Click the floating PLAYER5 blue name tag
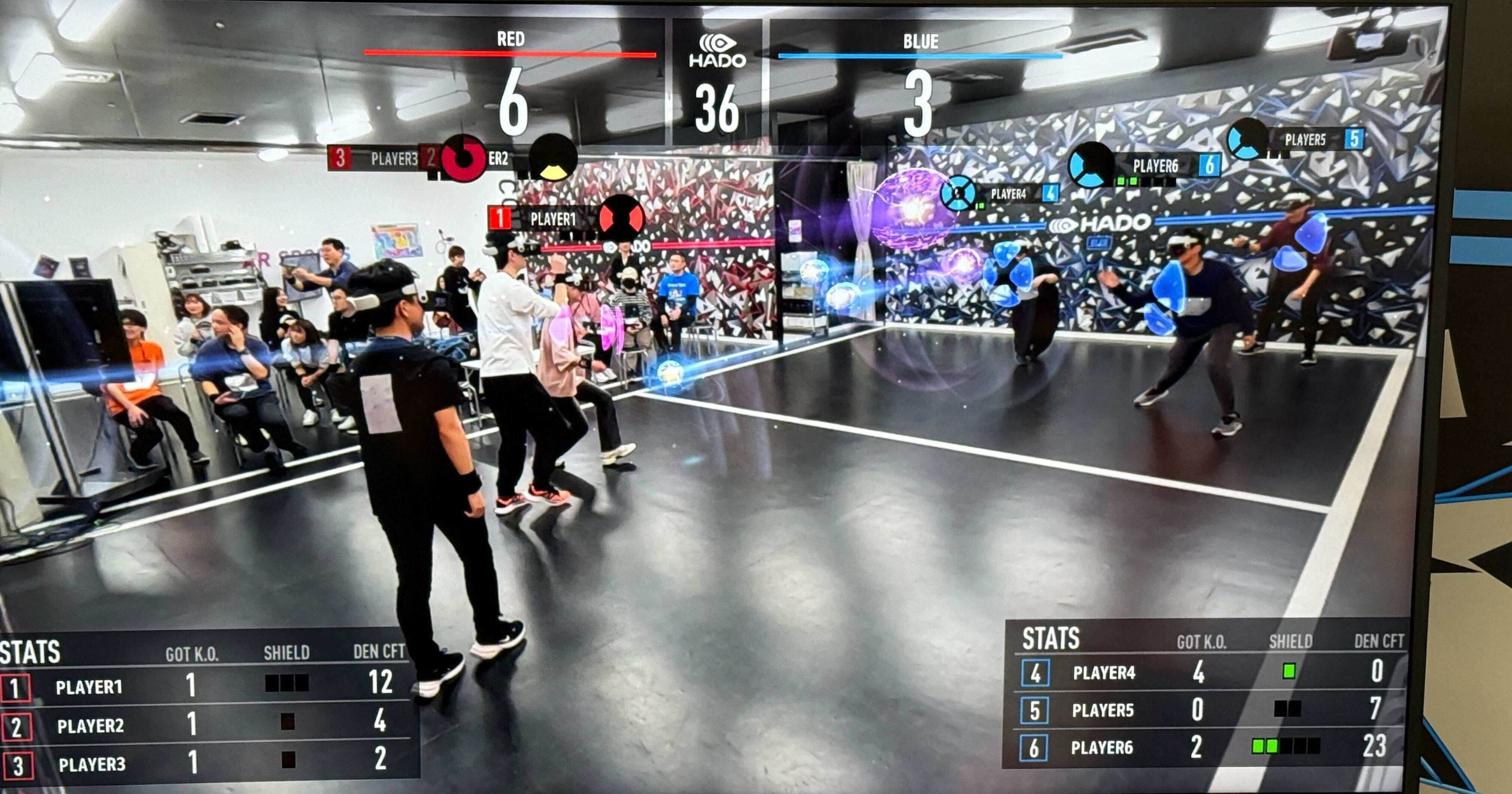Image resolution: width=1512 pixels, height=794 pixels. tap(1305, 140)
